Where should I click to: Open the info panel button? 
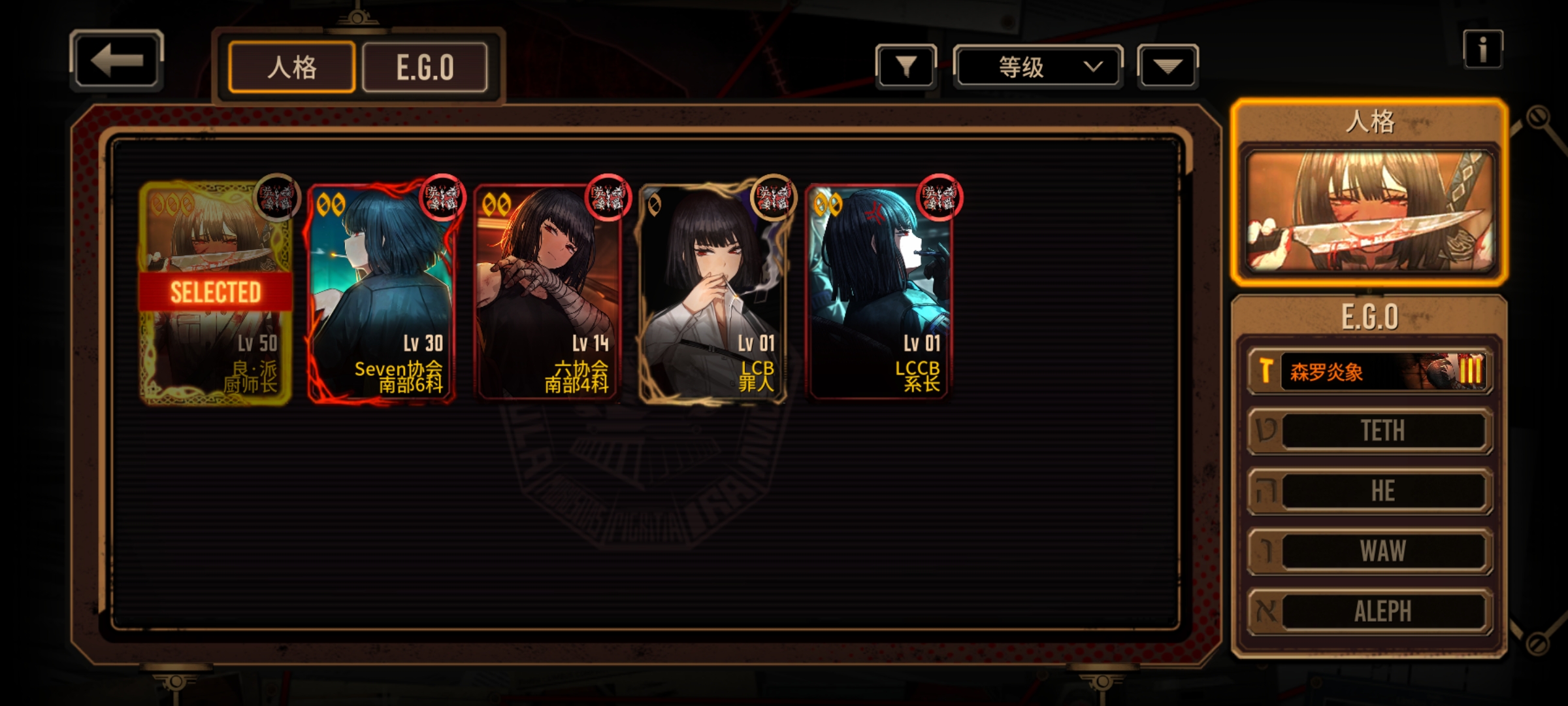point(1482,49)
